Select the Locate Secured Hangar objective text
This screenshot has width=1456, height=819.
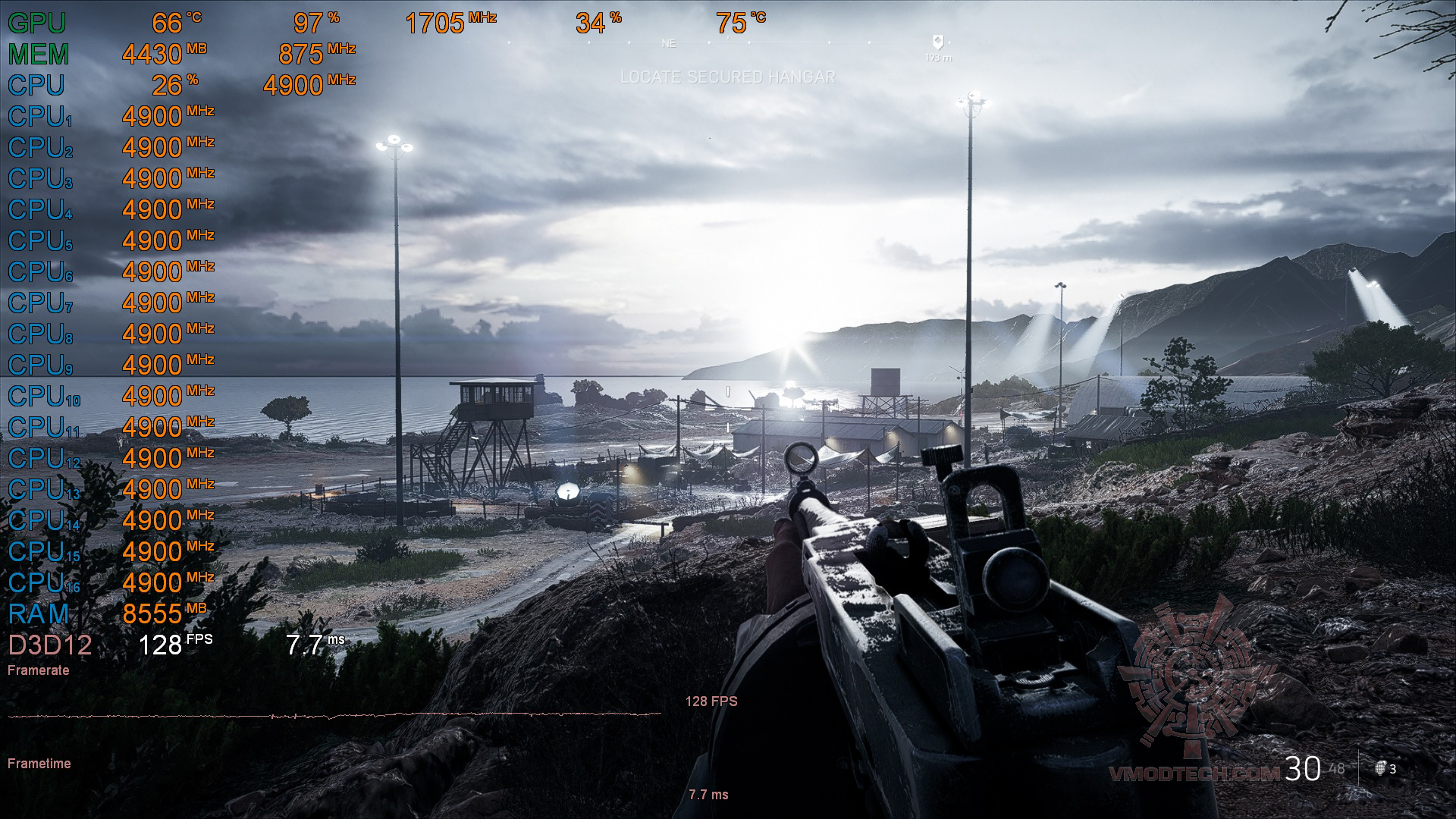click(x=727, y=77)
